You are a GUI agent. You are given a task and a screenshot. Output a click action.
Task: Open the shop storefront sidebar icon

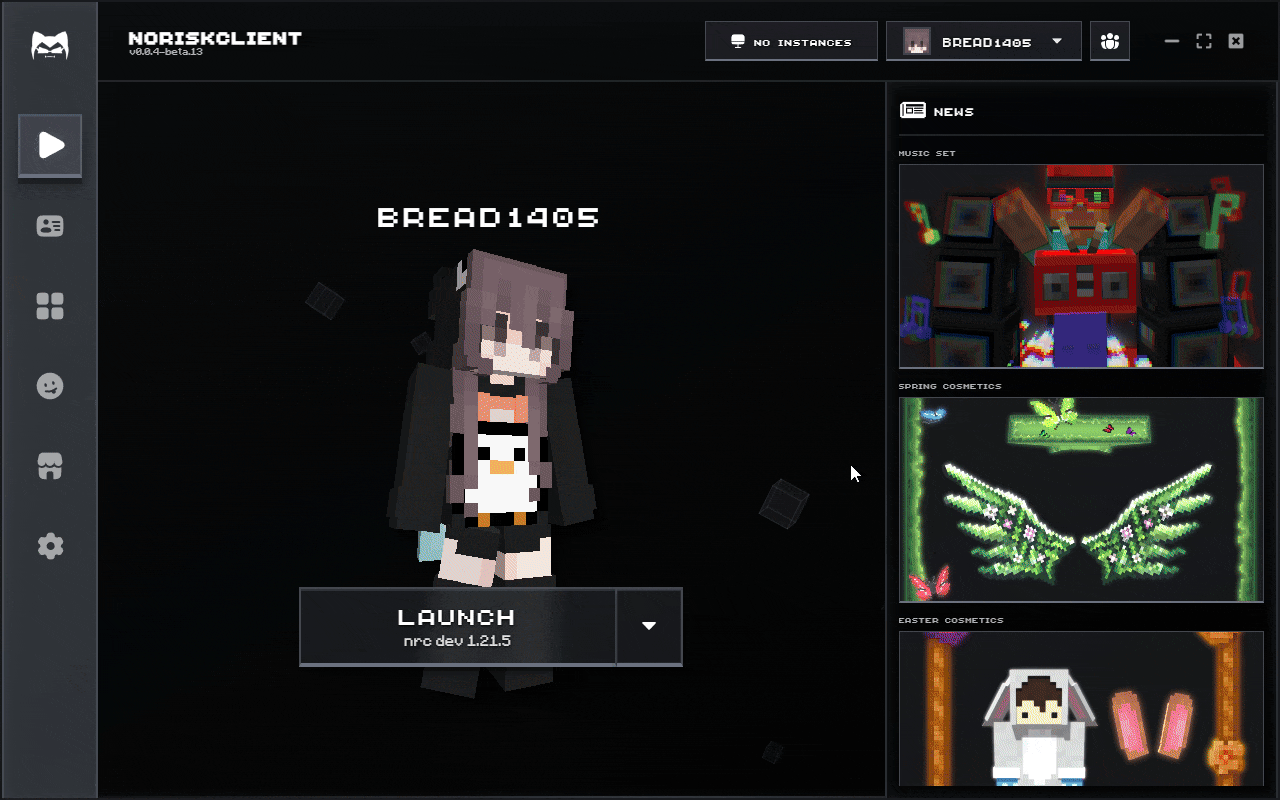click(50, 466)
